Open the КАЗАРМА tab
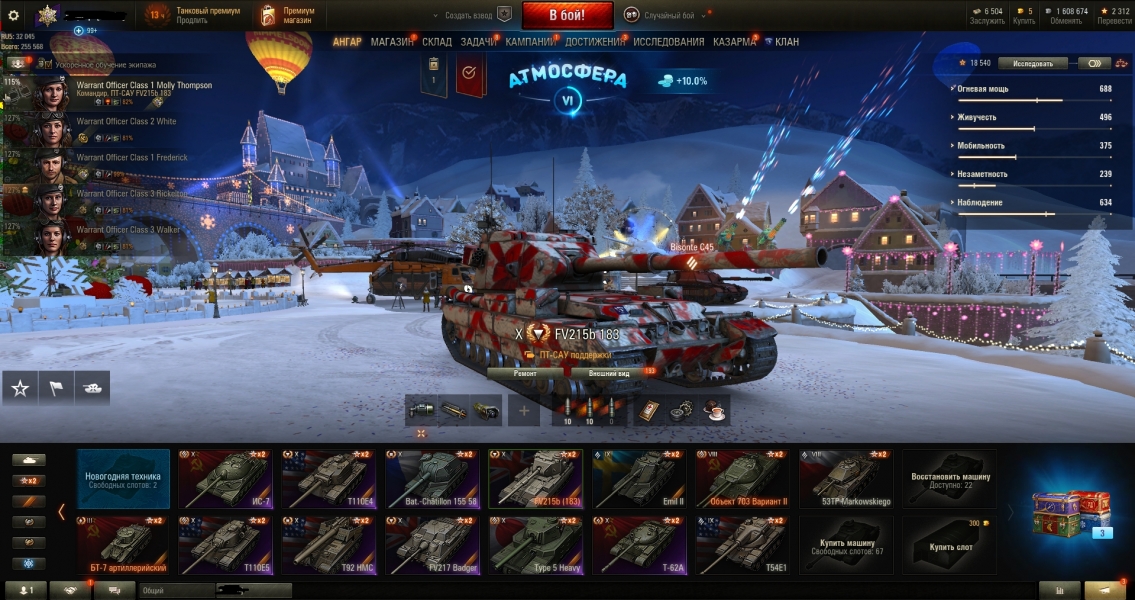This screenshot has height=600, width=1135. (x=734, y=42)
